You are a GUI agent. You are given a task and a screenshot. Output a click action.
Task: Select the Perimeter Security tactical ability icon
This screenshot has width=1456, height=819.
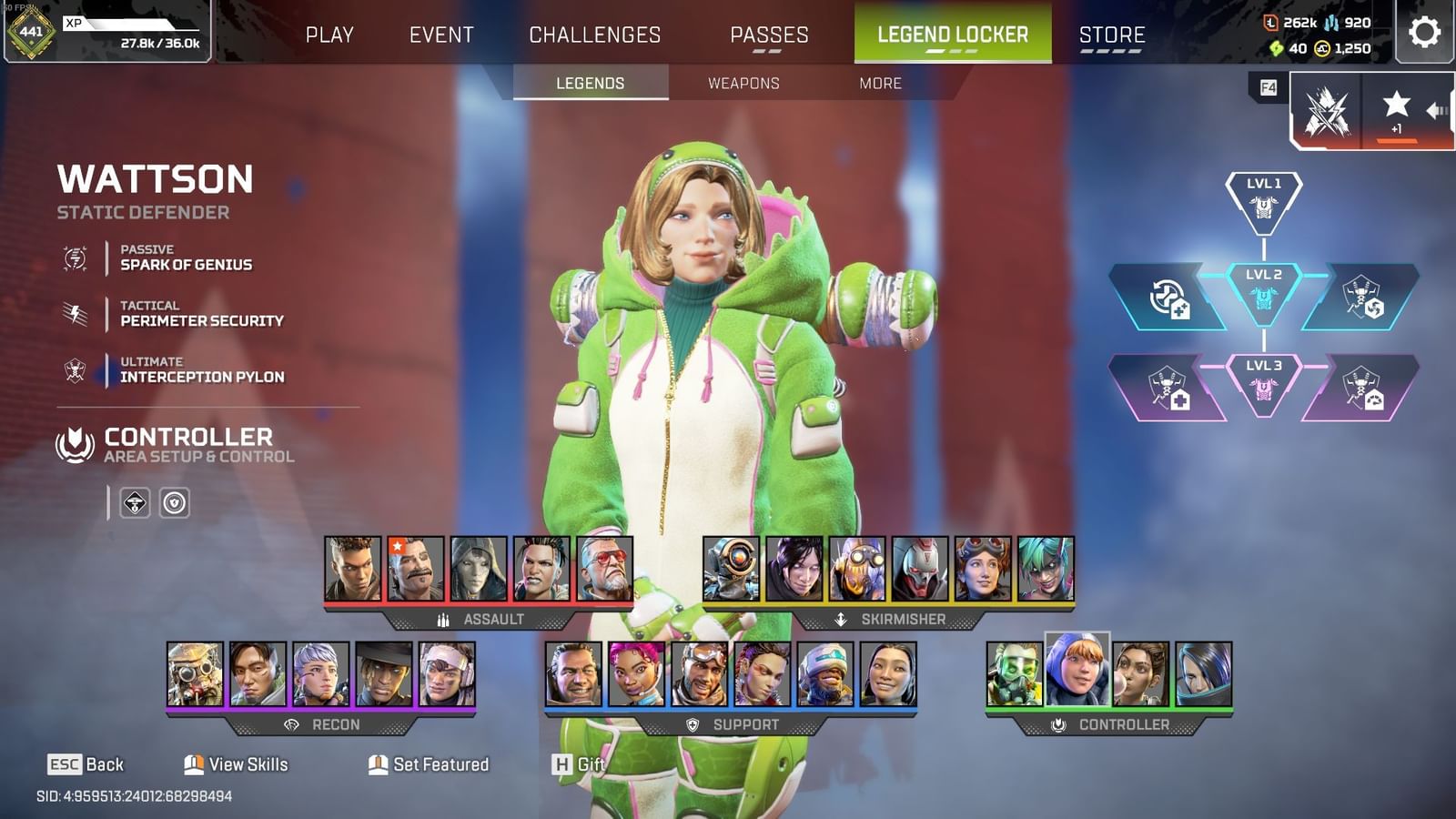click(75, 314)
